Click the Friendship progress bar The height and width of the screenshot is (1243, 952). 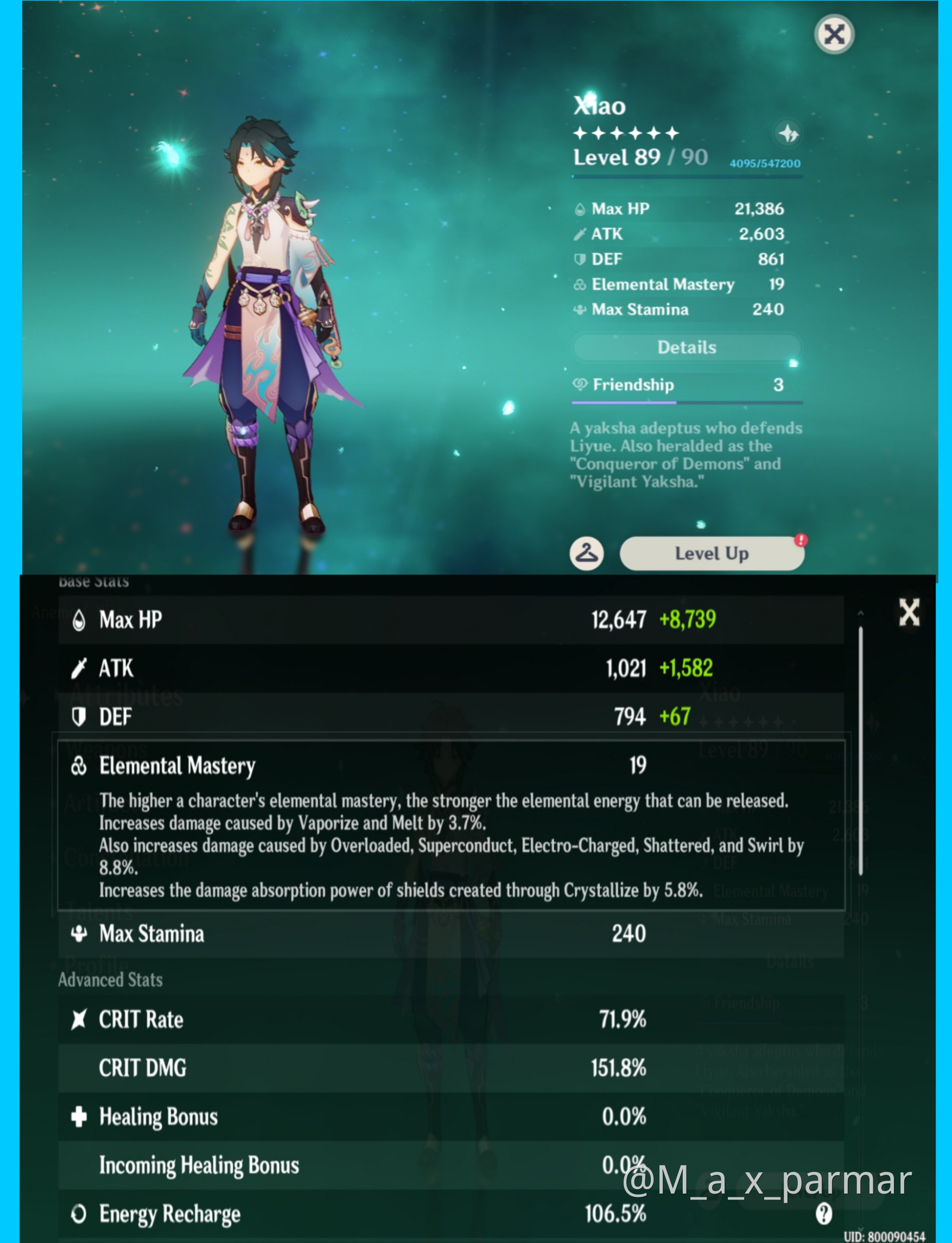pos(686,403)
